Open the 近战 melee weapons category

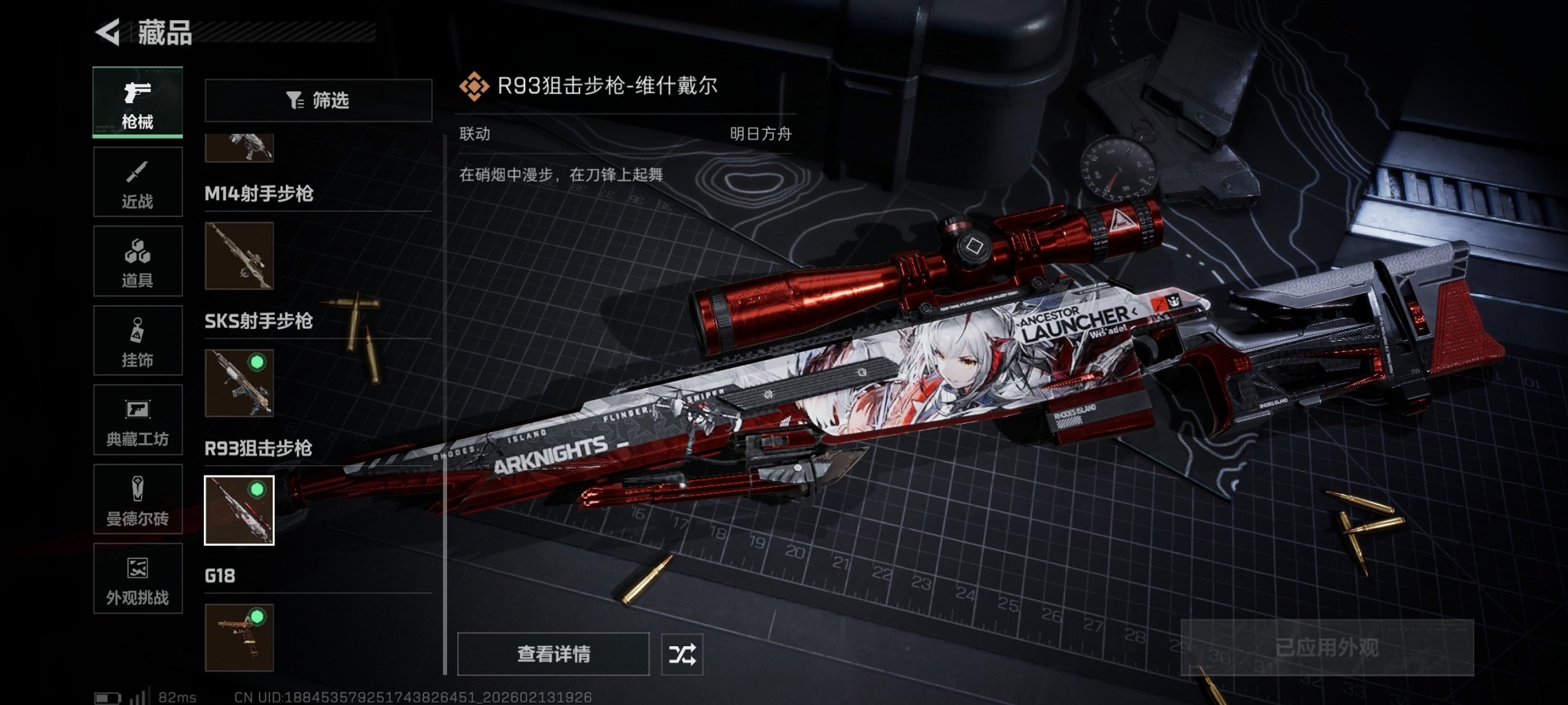(137, 181)
